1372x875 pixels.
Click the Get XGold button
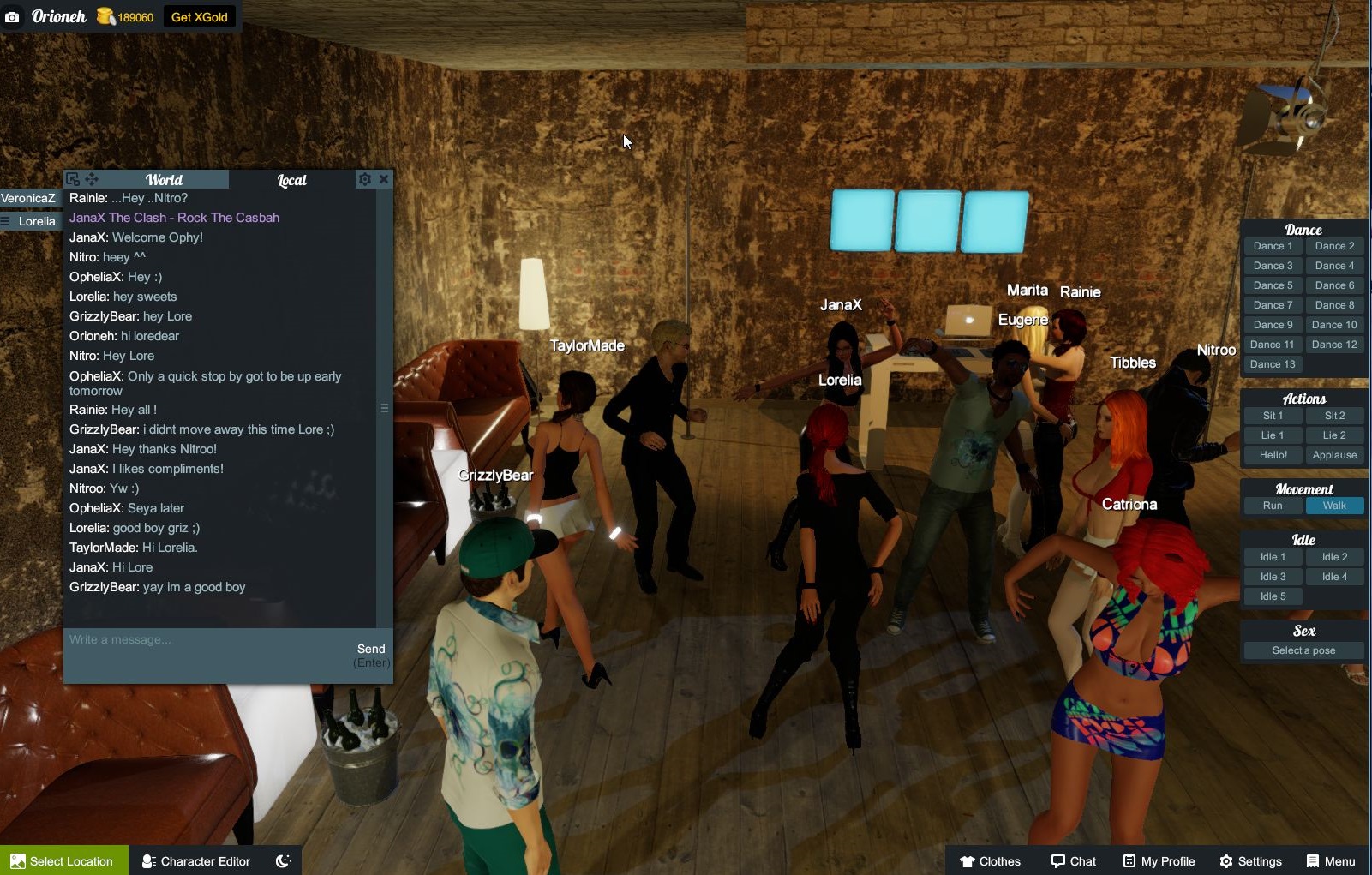[199, 16]
